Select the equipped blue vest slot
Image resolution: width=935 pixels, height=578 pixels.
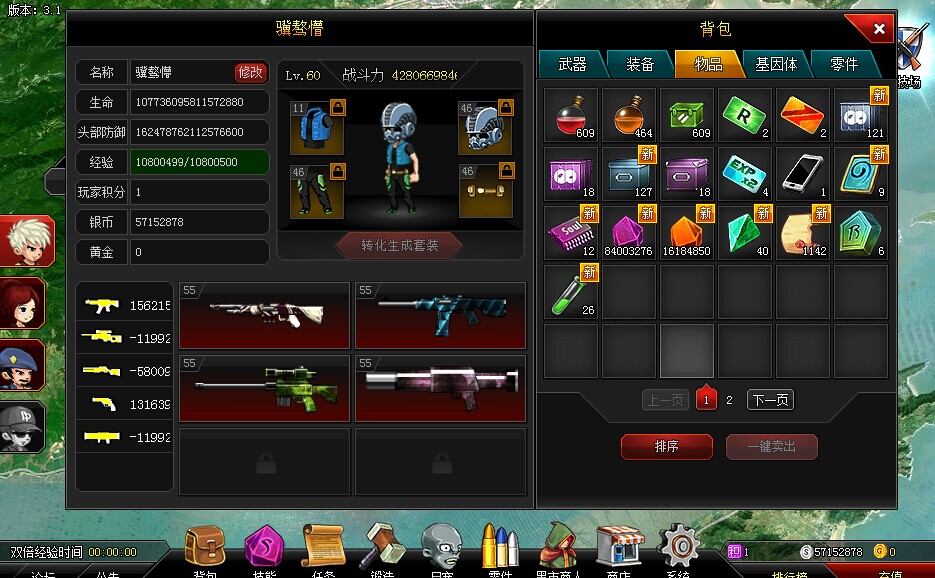click(x=318, y=127)
